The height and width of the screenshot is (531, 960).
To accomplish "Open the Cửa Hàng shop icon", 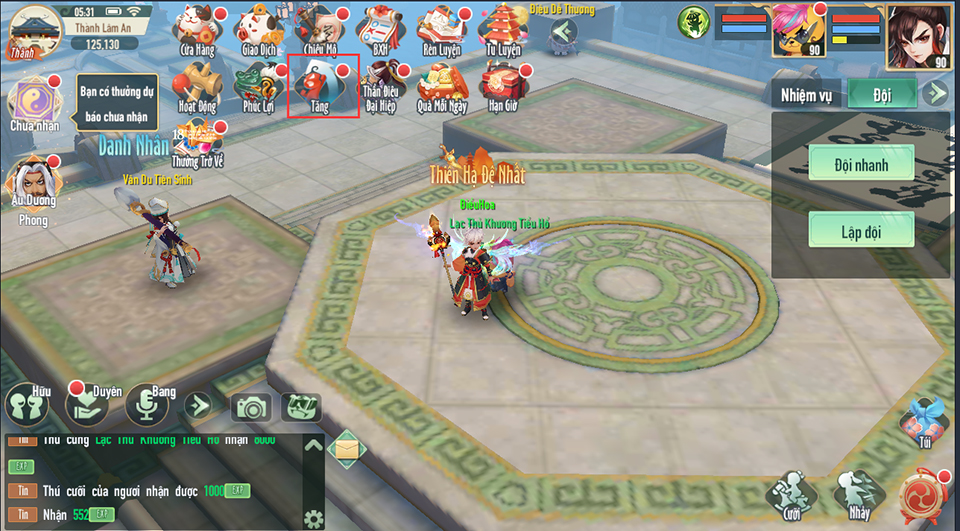I will (x=196, y=29).
